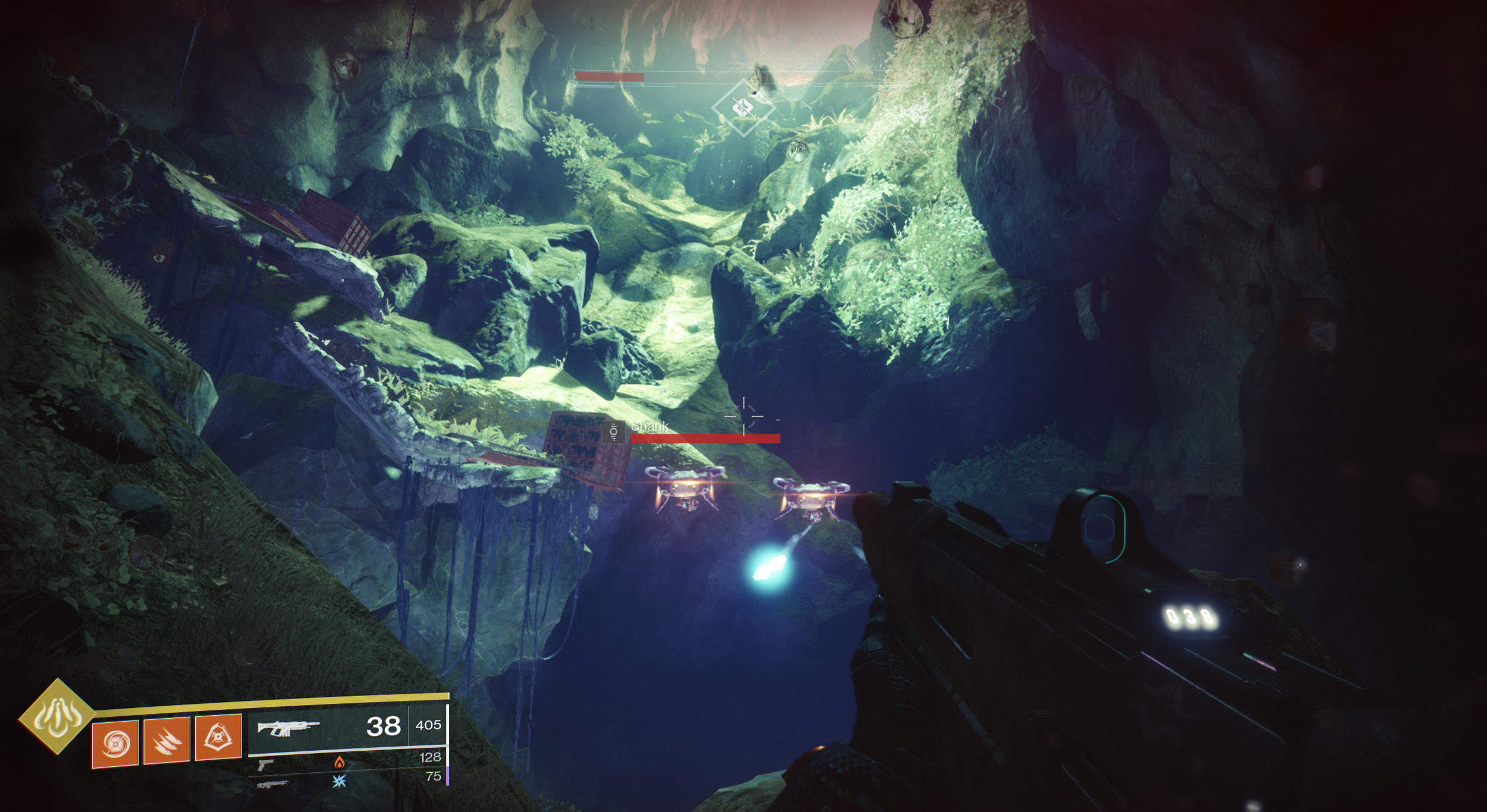
Task: Click the Shank enemy nameplate icon
Action: [613, 432]
